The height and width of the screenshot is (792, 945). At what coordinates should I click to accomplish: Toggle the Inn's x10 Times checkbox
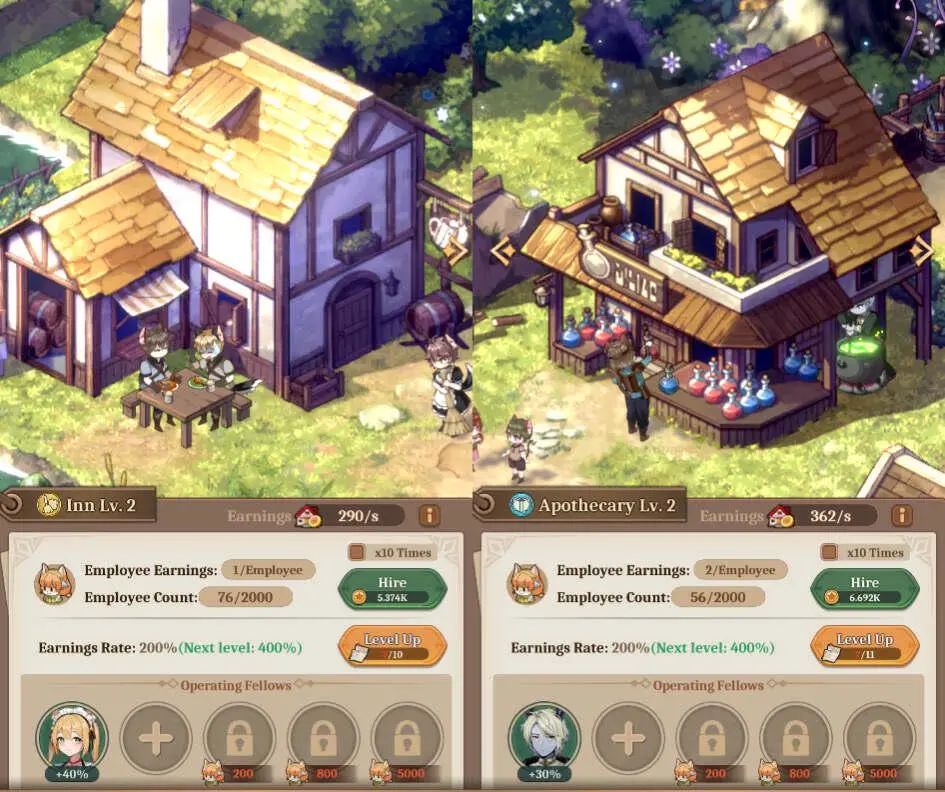356,552
